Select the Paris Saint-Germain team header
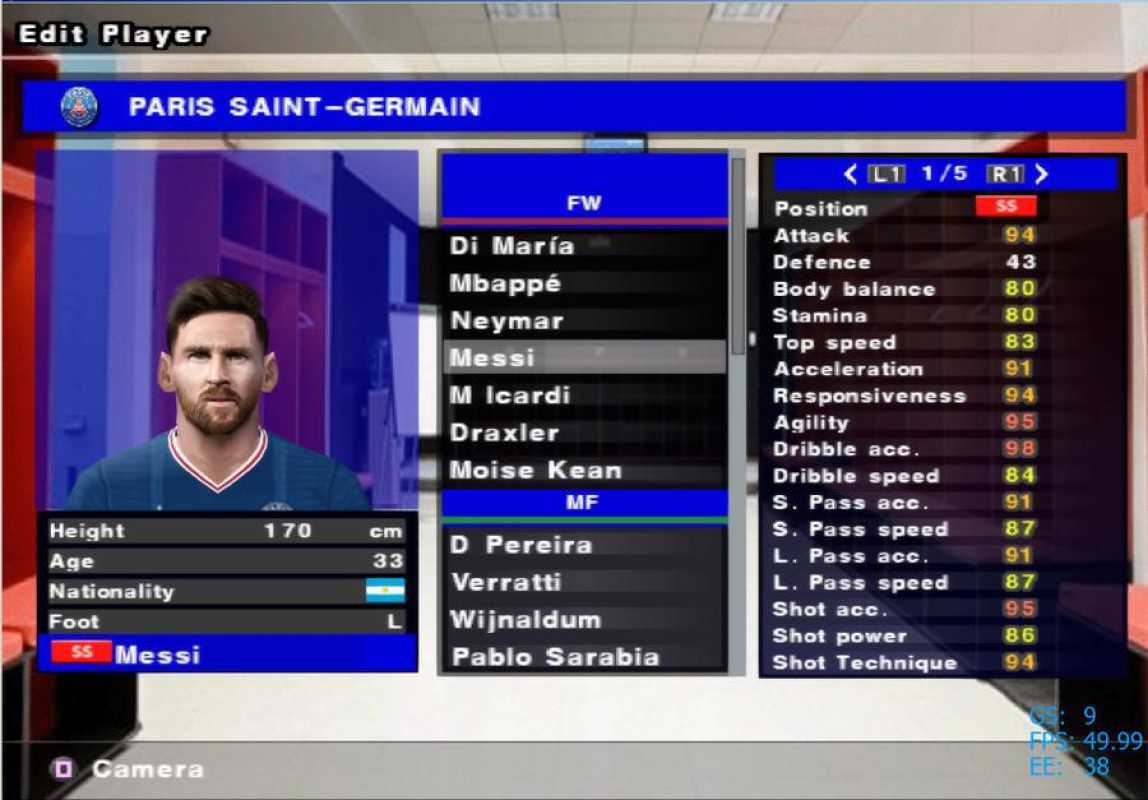Image resolution: width=1148 pixels, height=800 pixels. tap(574, 107)
